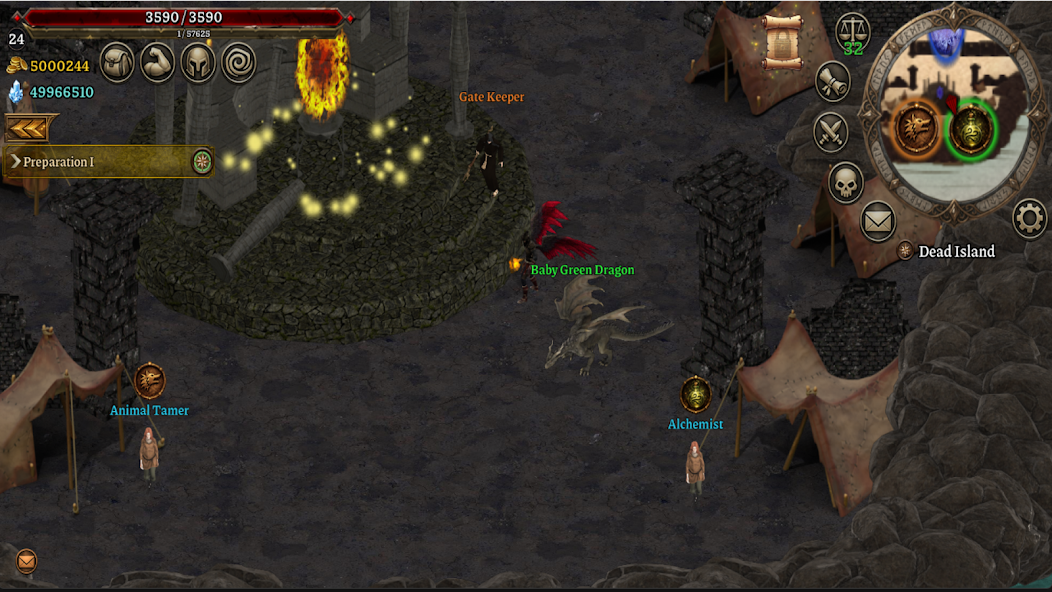Open the small orange envelope chat icon
This screenshot has height=592, width=1052.
(x=26, y=561)
